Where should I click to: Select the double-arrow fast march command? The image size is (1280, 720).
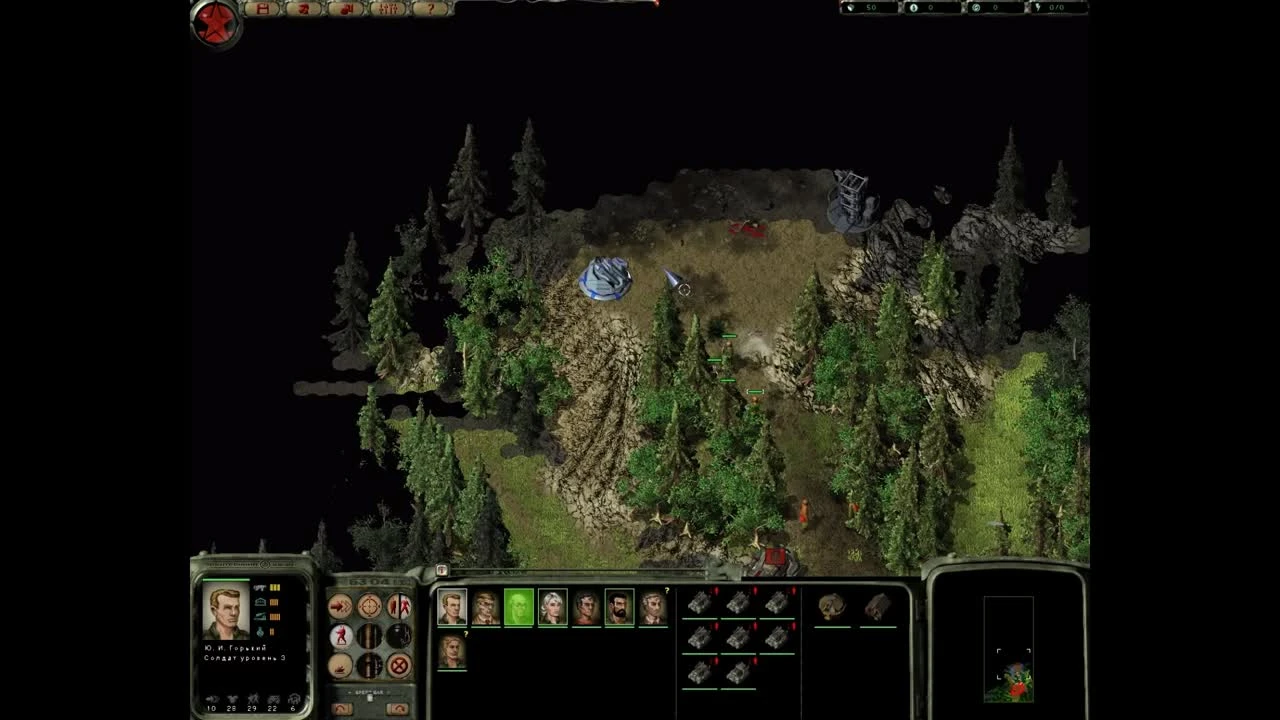339,606
